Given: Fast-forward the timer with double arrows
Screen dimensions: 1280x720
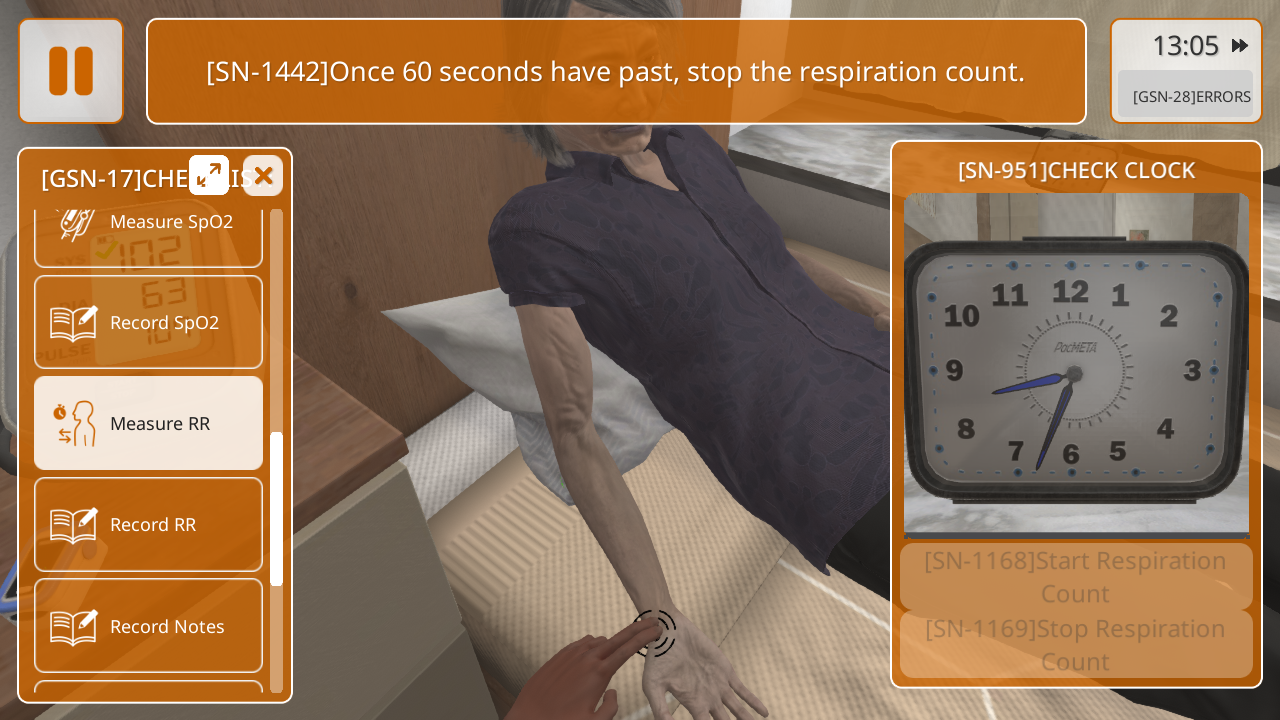Looking at the screenshot, I should (x=1240, y=46).
